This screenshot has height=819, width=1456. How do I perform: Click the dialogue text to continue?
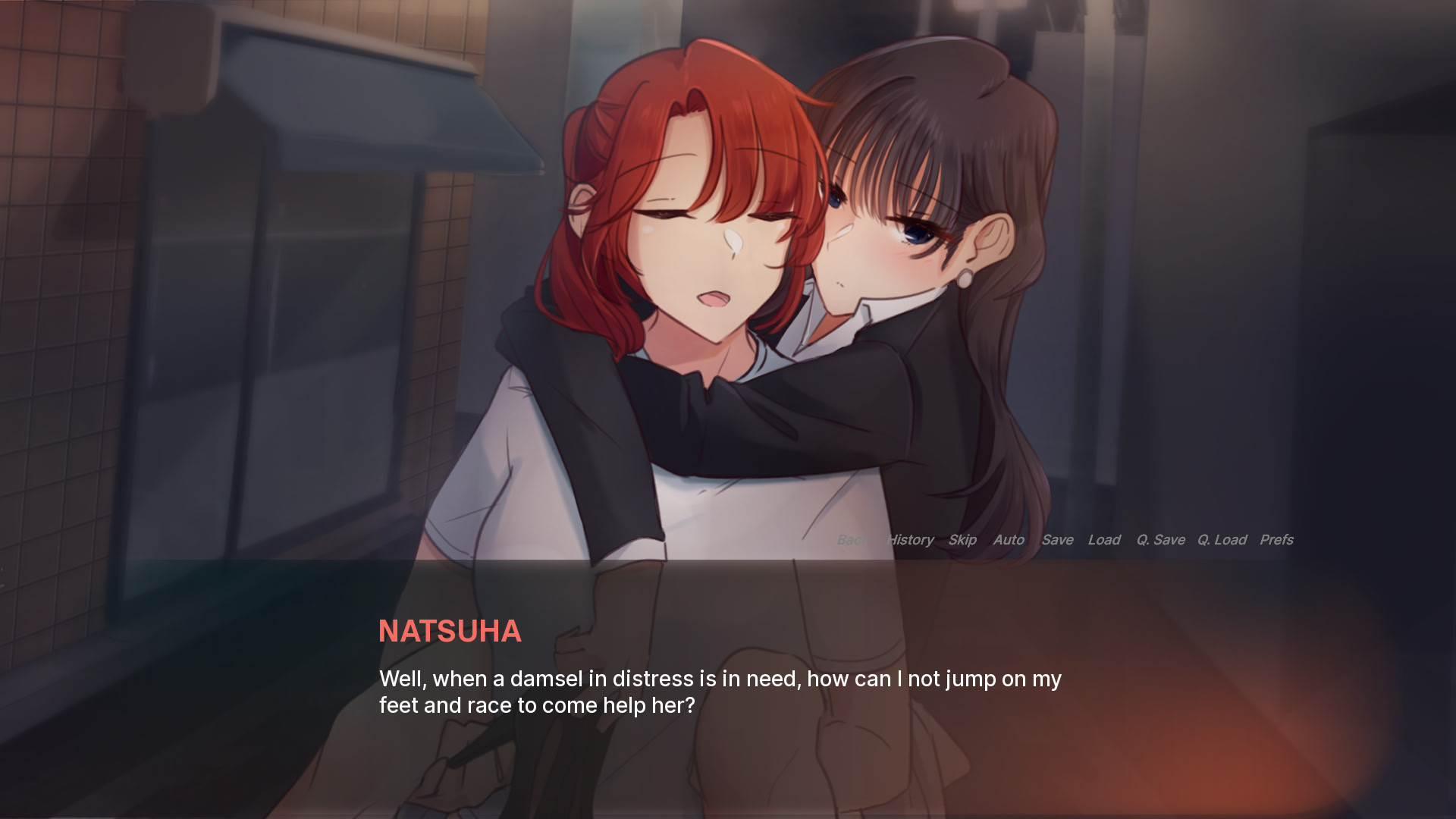(720, 692)
